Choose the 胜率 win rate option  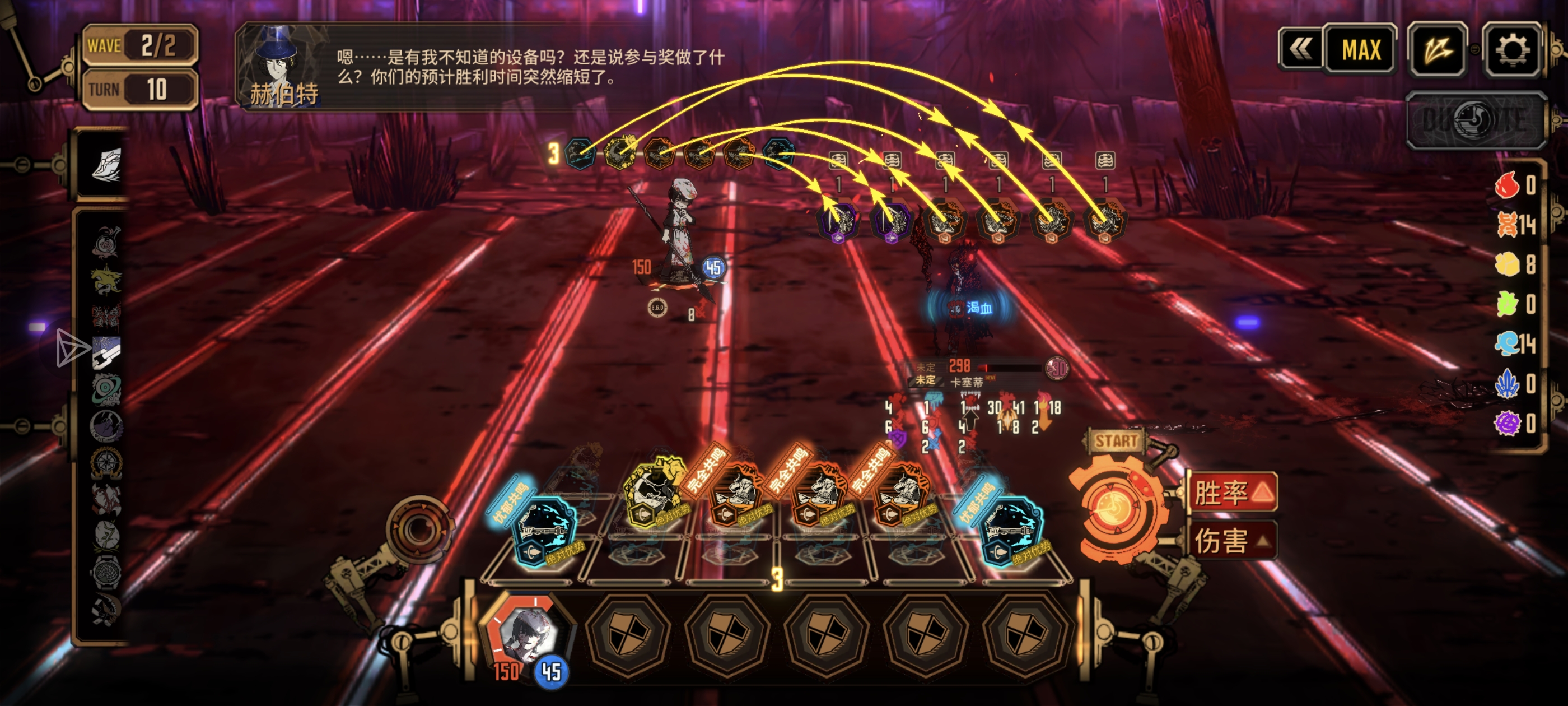(1233, 491)
